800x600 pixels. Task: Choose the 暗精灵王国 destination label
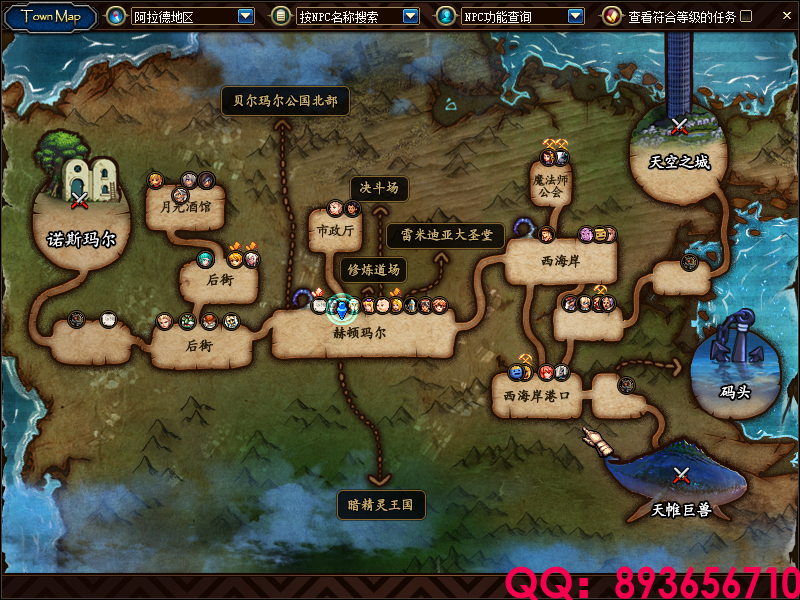(x=381, y=505)
